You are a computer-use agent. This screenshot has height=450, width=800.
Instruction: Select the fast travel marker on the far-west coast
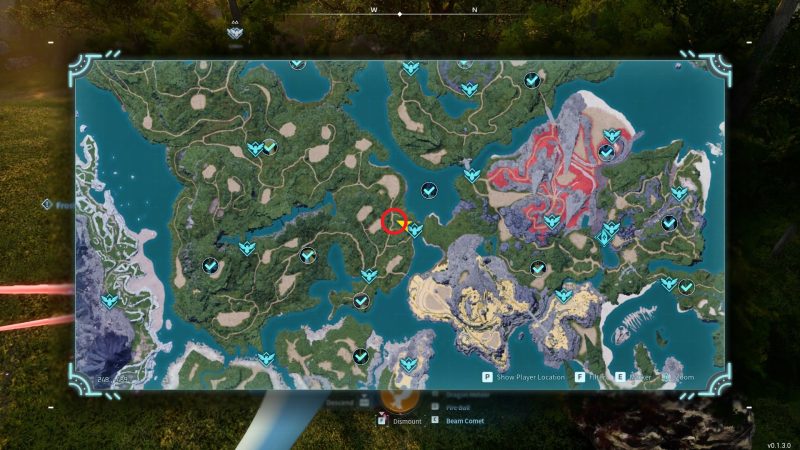(x=109, y=299)
